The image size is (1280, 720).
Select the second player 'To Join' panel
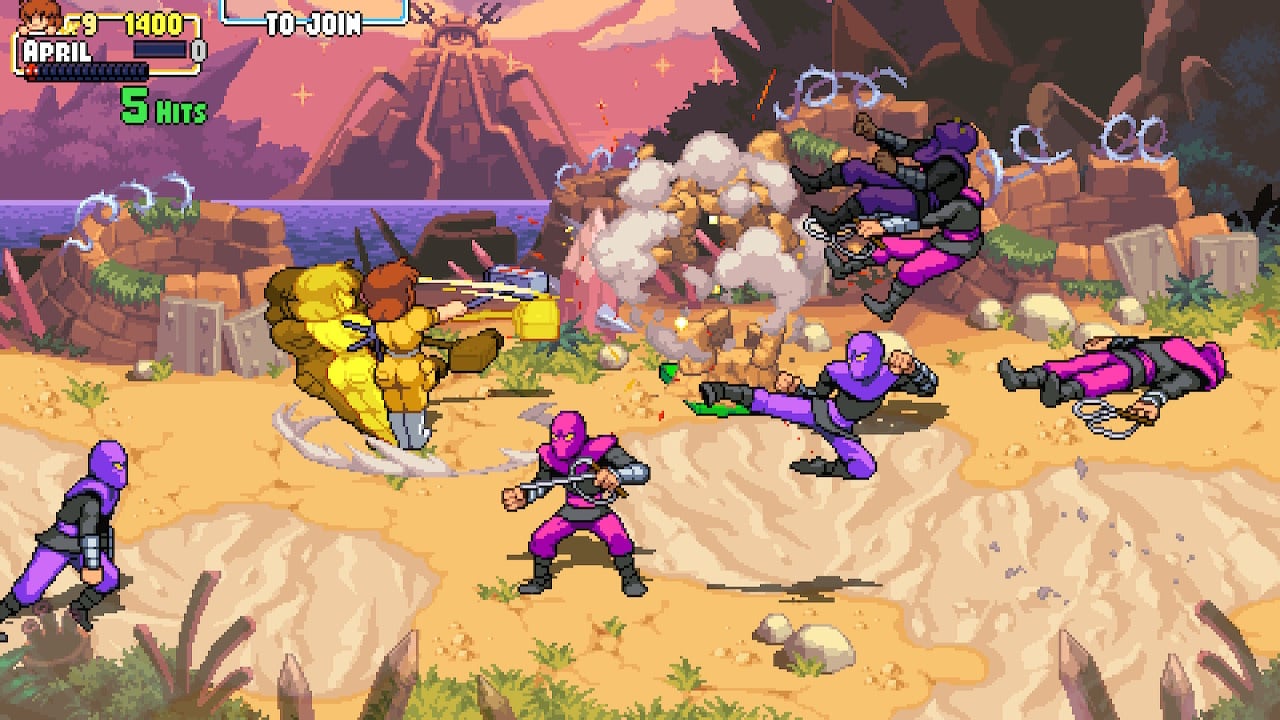point(313,17)
